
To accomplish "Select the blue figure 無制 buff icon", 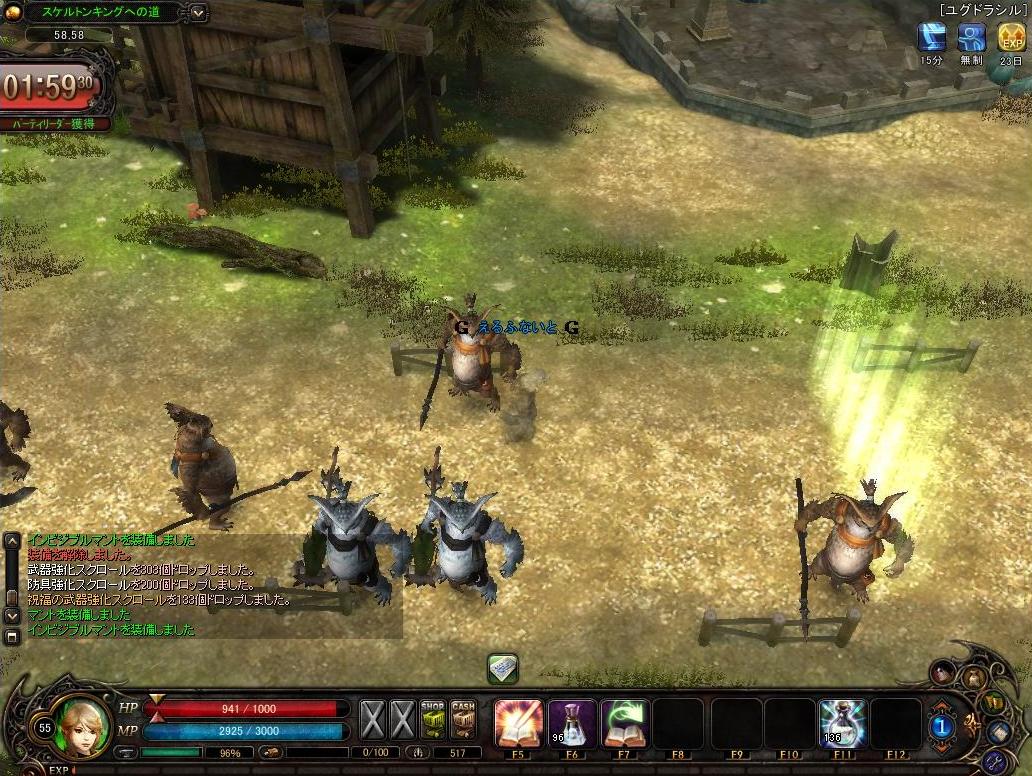I will pos(971,38).
